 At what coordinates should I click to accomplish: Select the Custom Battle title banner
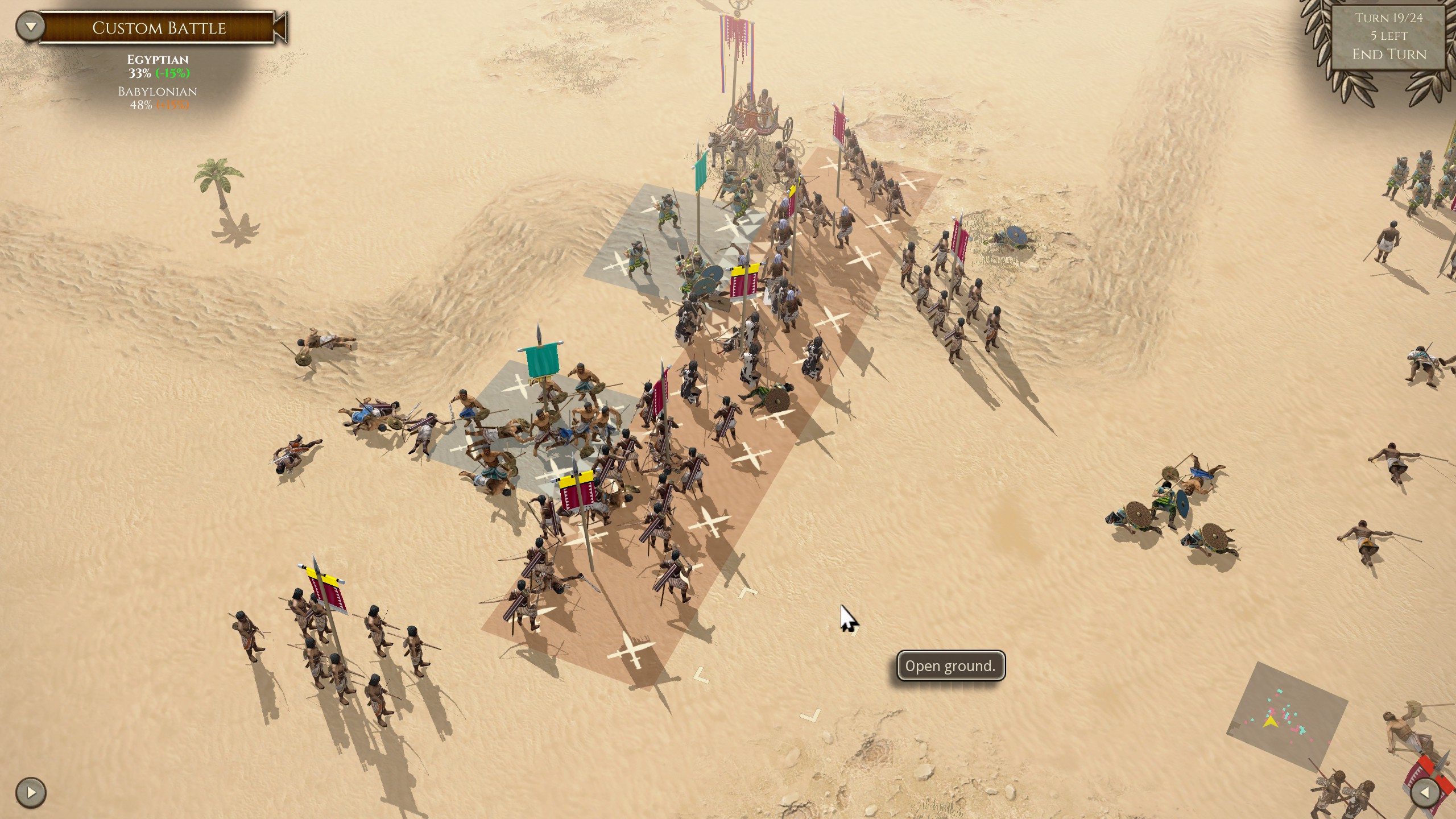(x=159, y=28)
